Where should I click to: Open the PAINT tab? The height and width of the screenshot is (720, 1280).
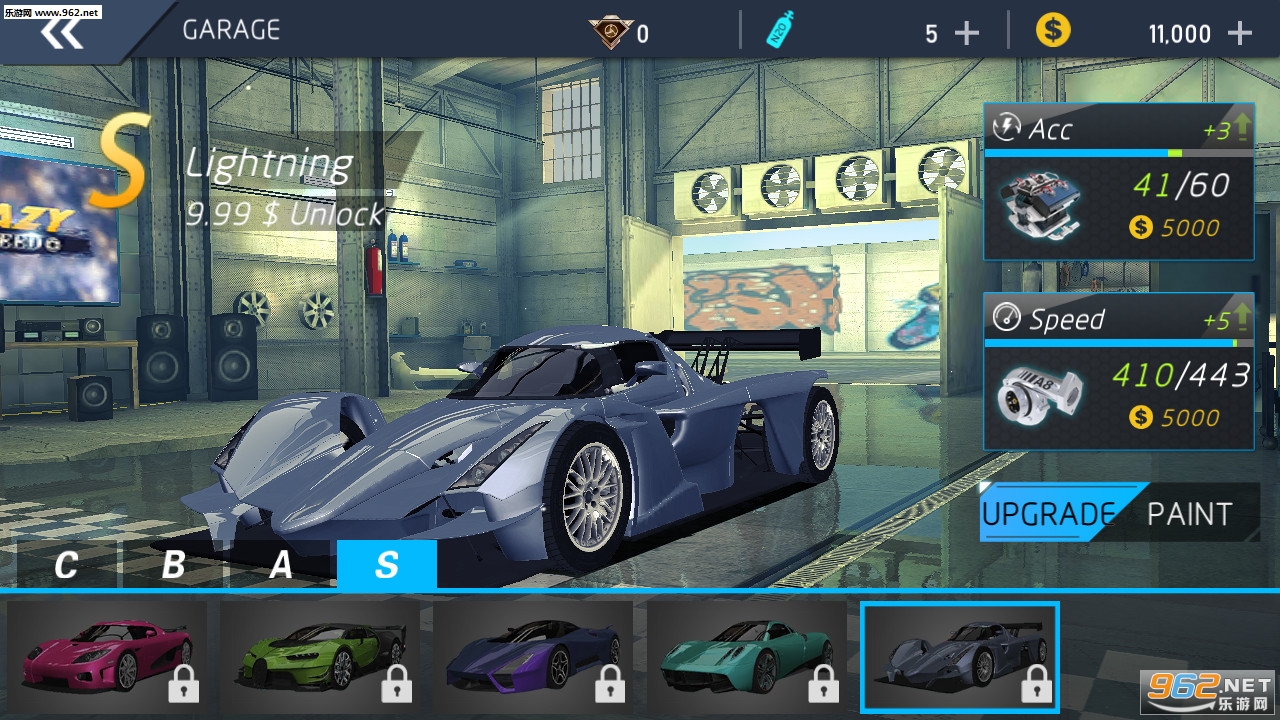[x=1189, y=513]
